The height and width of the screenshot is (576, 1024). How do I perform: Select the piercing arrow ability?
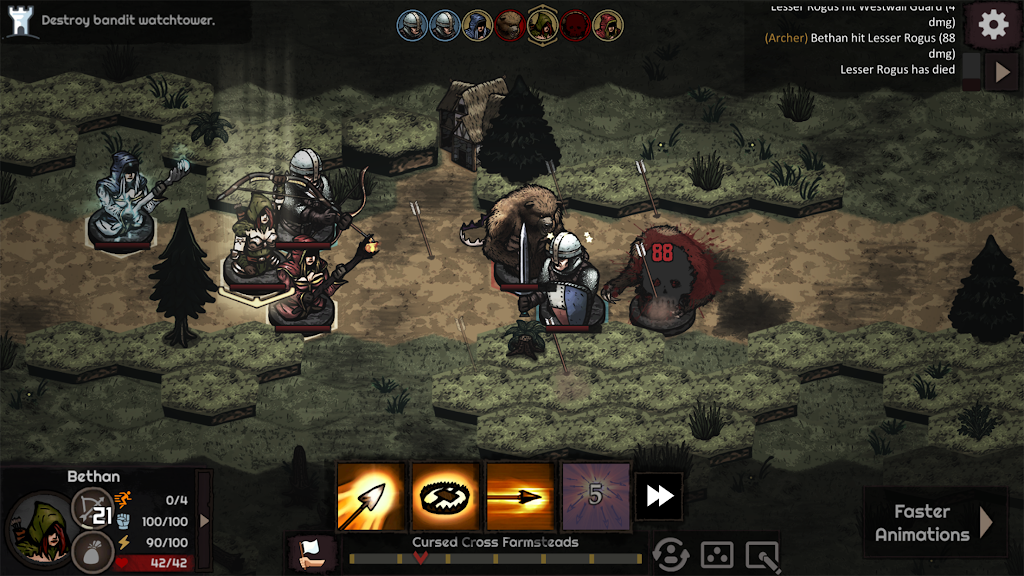(x=520, y=496)
